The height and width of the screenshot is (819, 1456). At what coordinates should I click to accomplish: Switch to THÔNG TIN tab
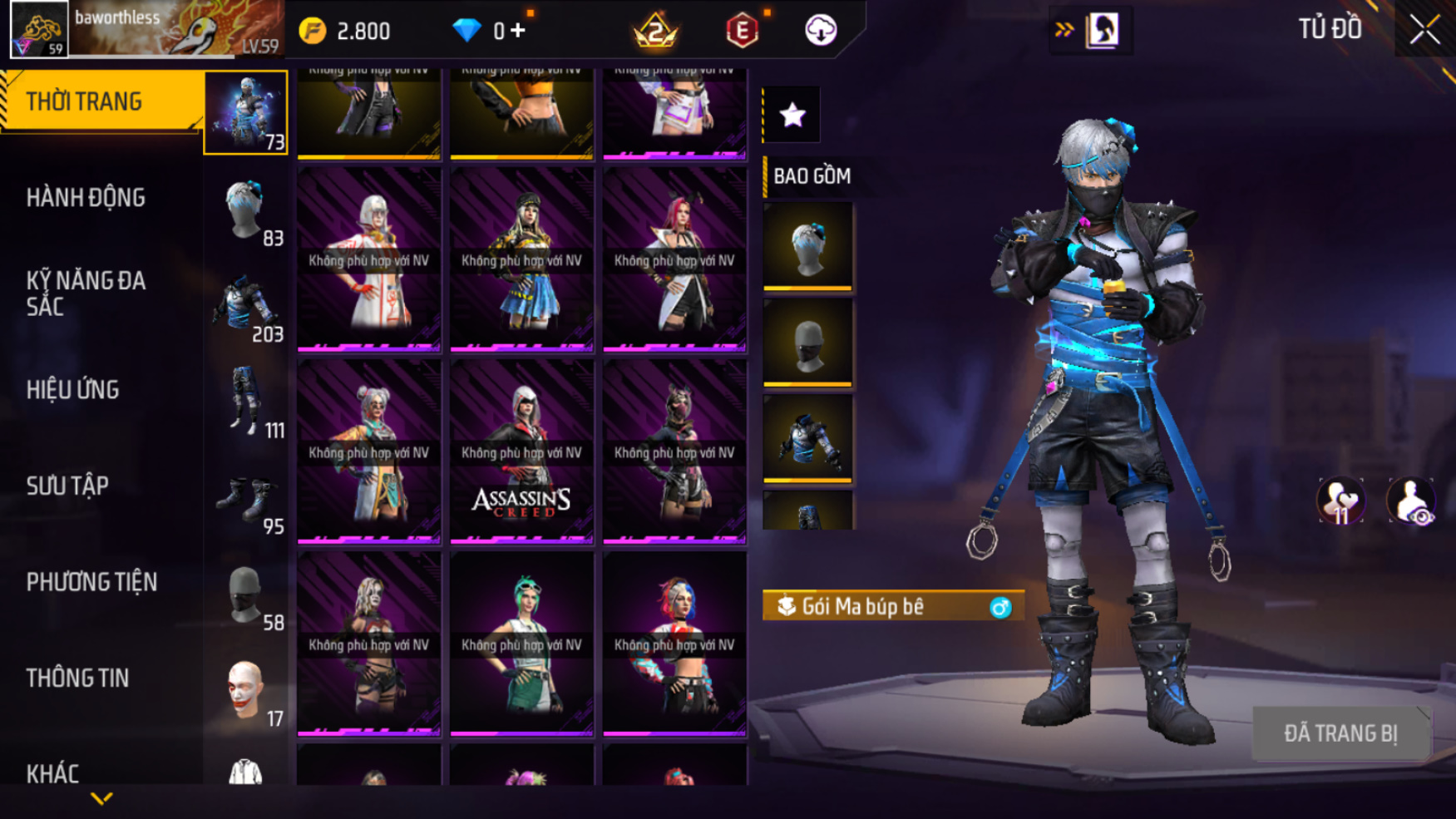click(77, 678)
